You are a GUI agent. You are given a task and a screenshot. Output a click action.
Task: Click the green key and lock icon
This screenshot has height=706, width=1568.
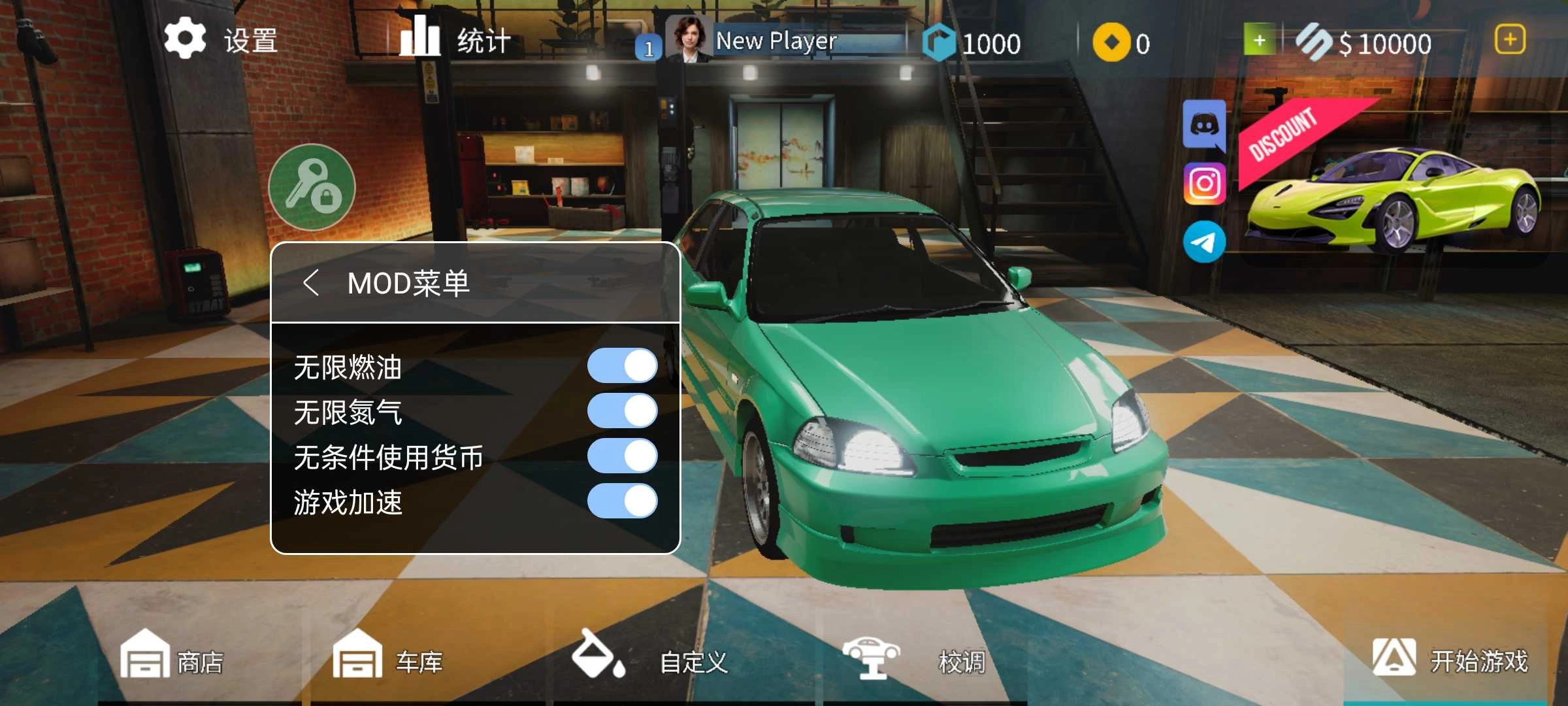[x=312, y=188]
